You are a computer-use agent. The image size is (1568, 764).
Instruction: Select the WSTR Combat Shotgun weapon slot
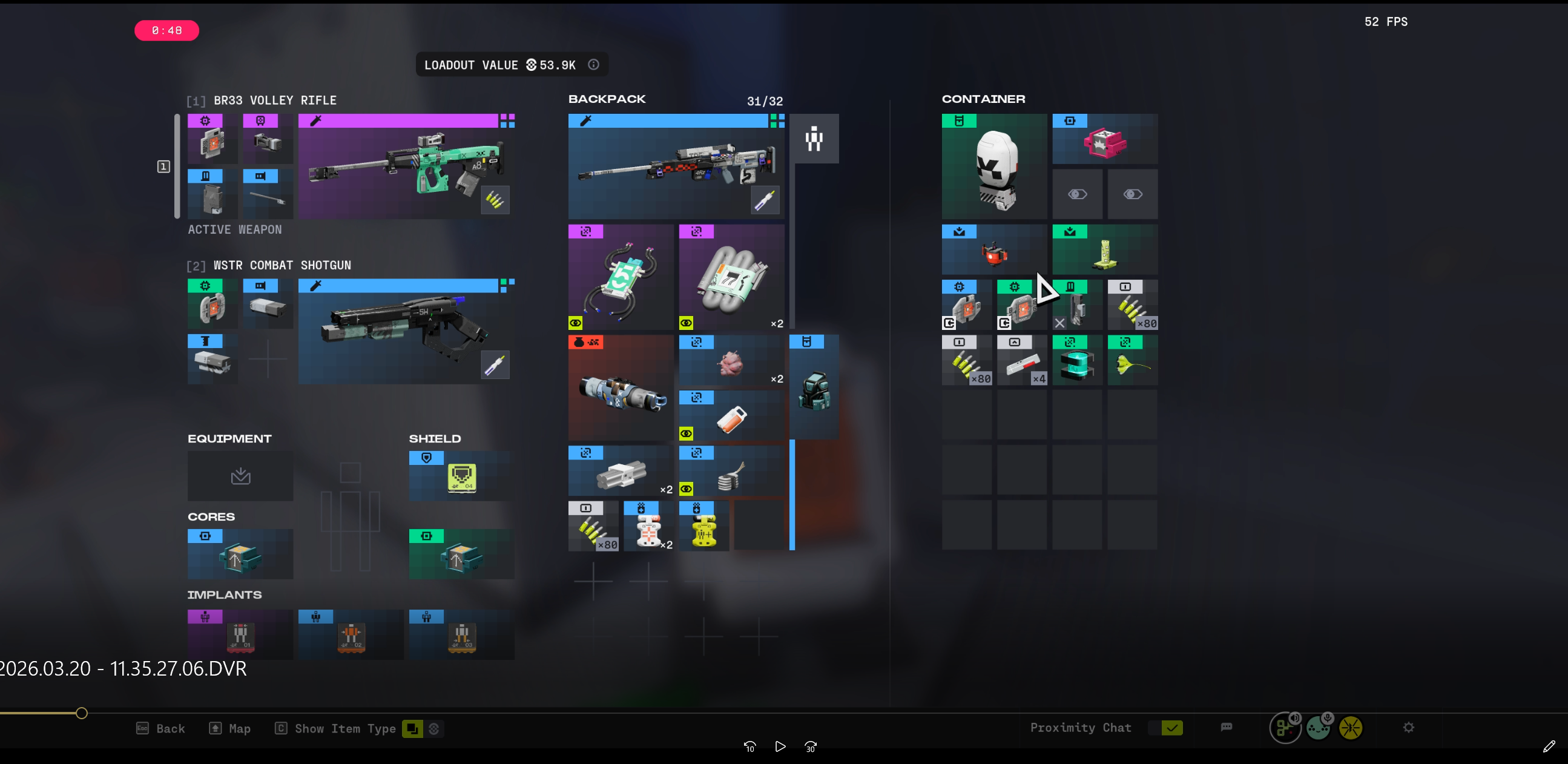click(x=404, y=332)
